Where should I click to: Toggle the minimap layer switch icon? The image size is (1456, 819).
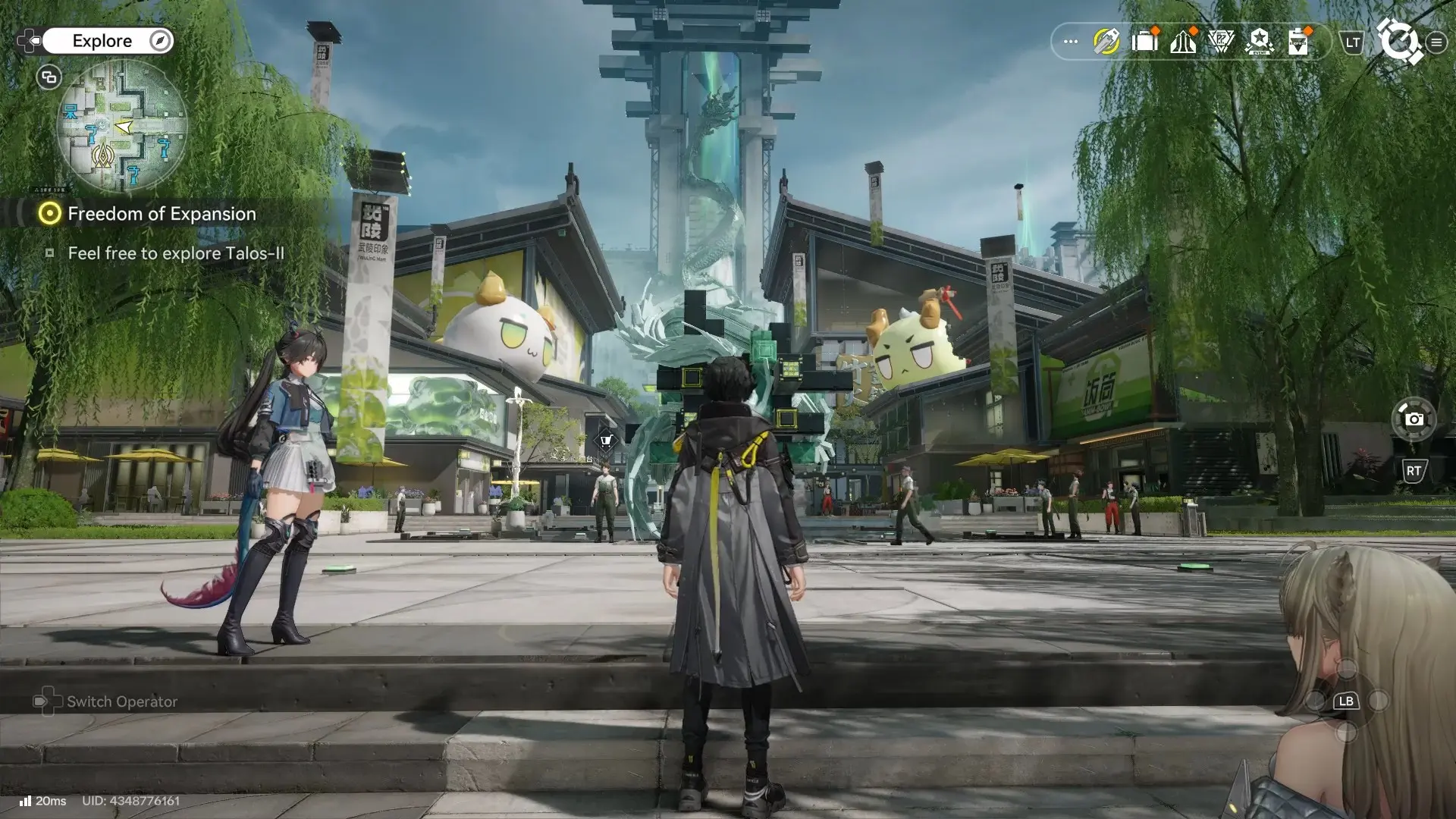(x=48, y=77)
